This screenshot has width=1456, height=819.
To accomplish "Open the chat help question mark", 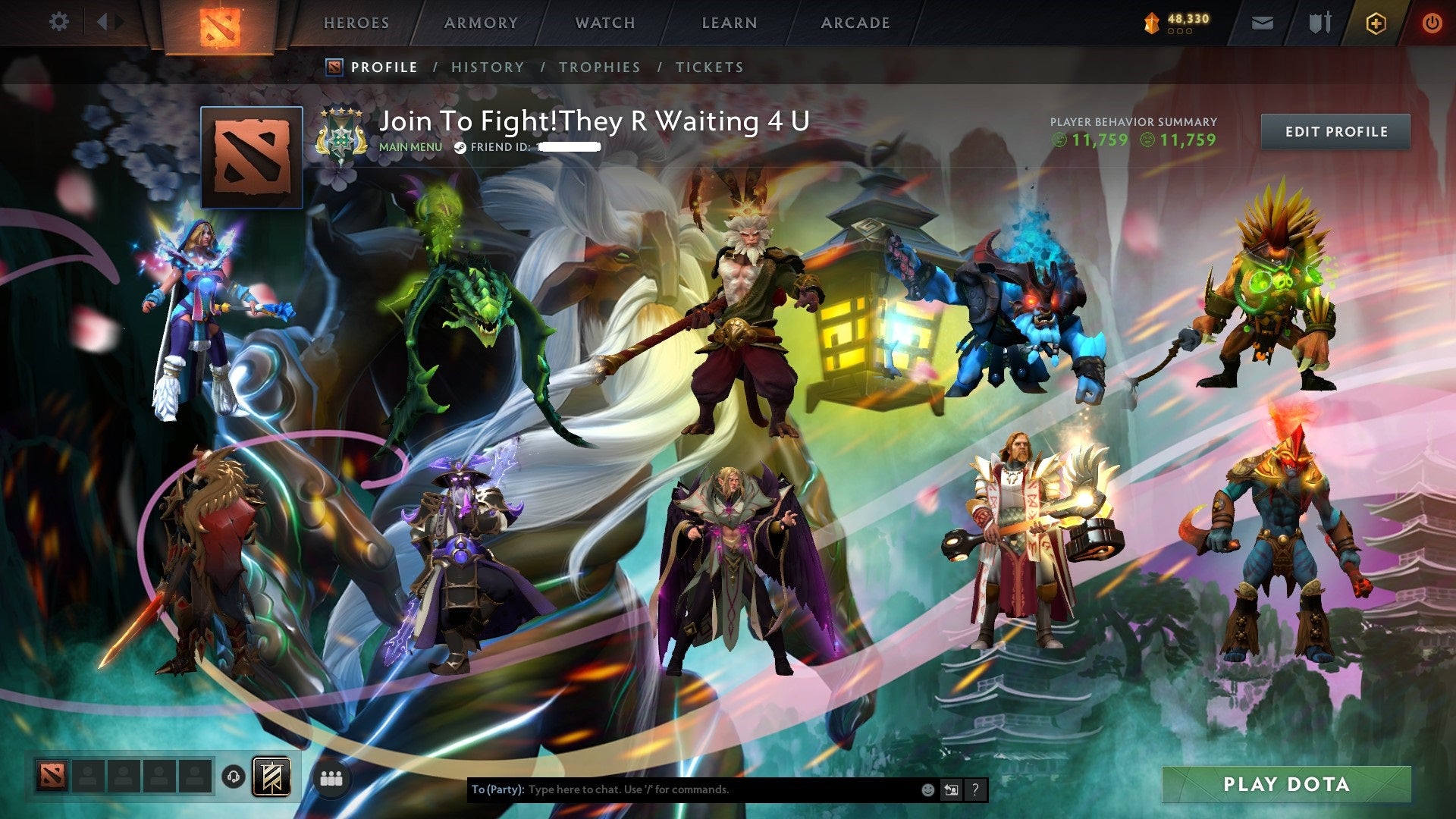I will (x=975, y=789).
